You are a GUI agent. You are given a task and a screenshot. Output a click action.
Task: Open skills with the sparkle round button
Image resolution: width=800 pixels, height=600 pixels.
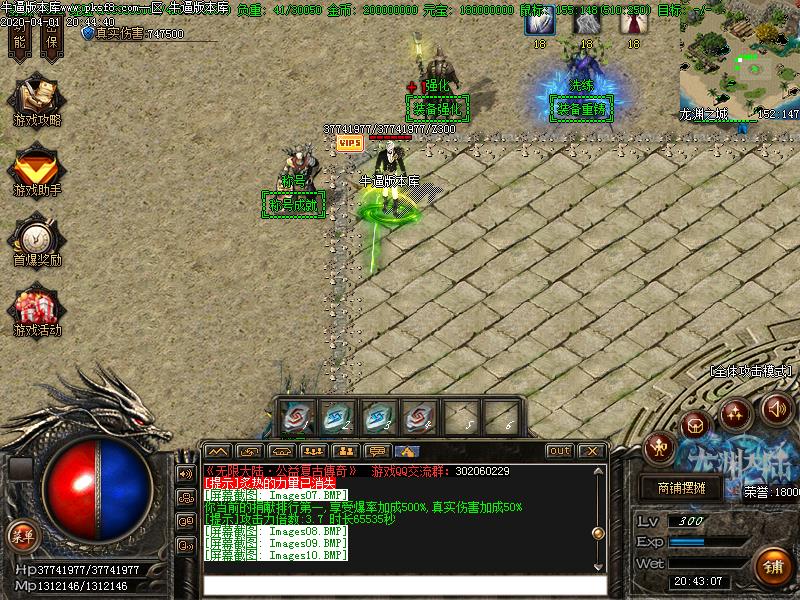coord(736,410)
